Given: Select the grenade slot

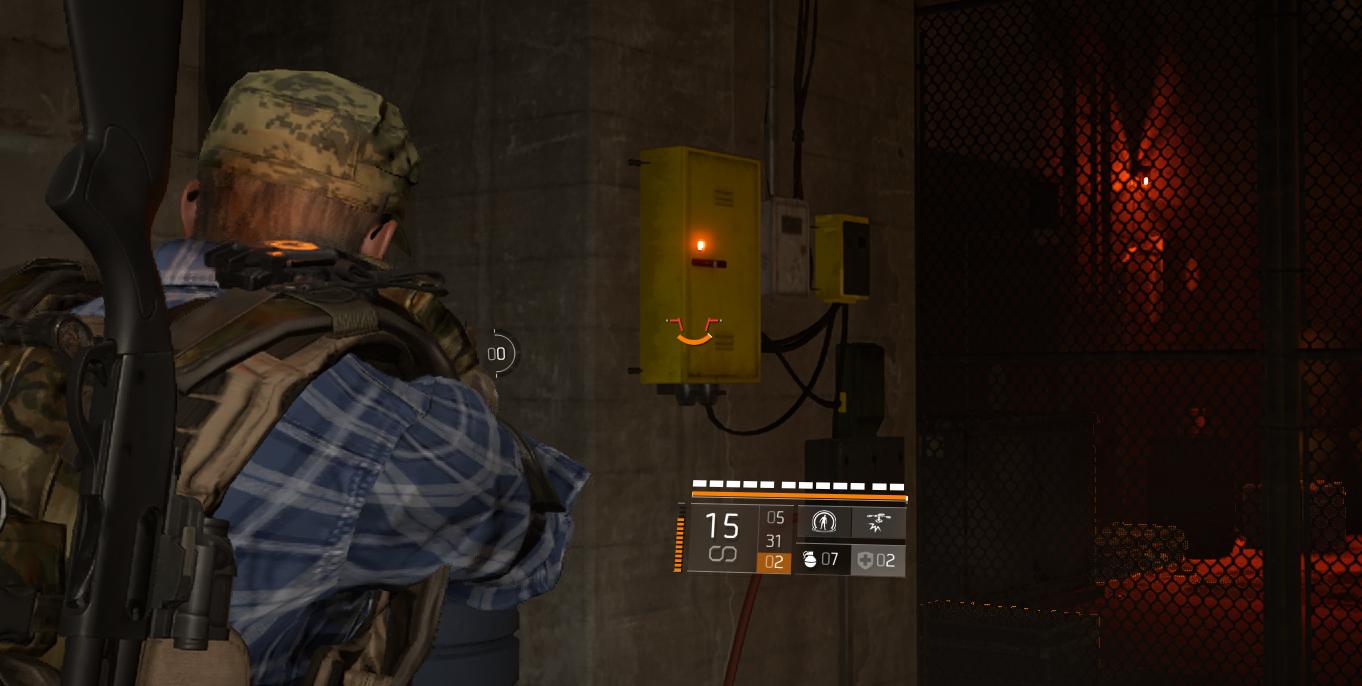Looking at the screenshot, I should (821, 559).
